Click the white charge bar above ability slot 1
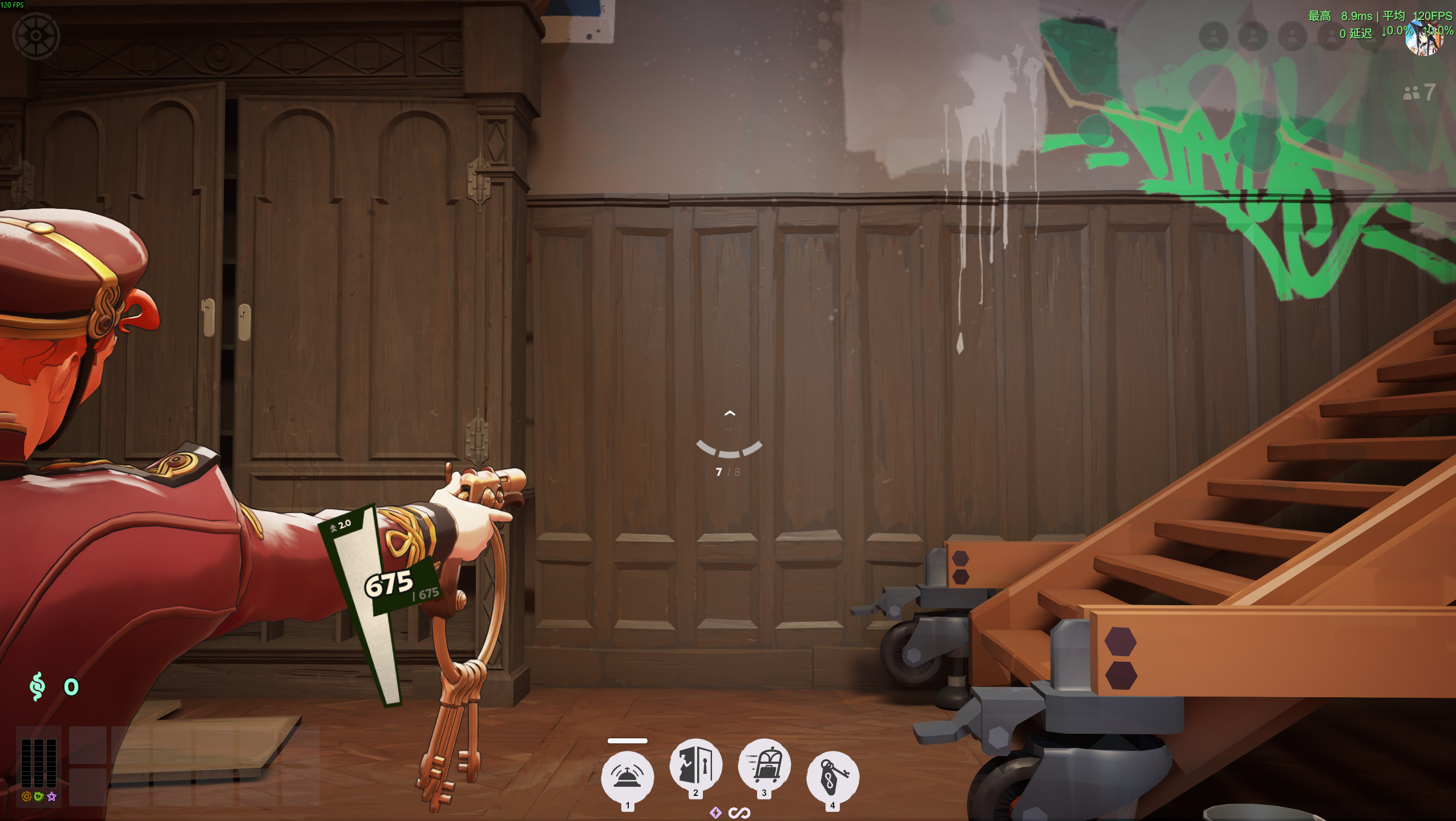 (x=626, y=741)
